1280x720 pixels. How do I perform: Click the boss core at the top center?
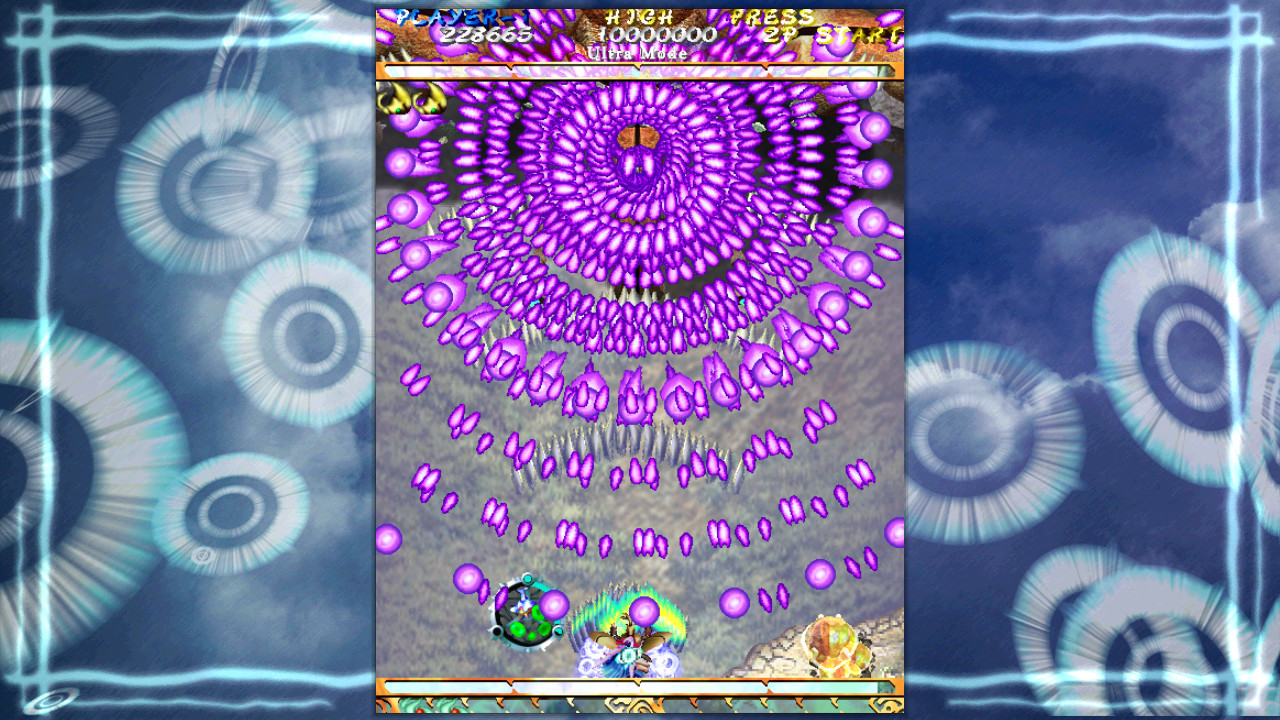pos(637,138)
